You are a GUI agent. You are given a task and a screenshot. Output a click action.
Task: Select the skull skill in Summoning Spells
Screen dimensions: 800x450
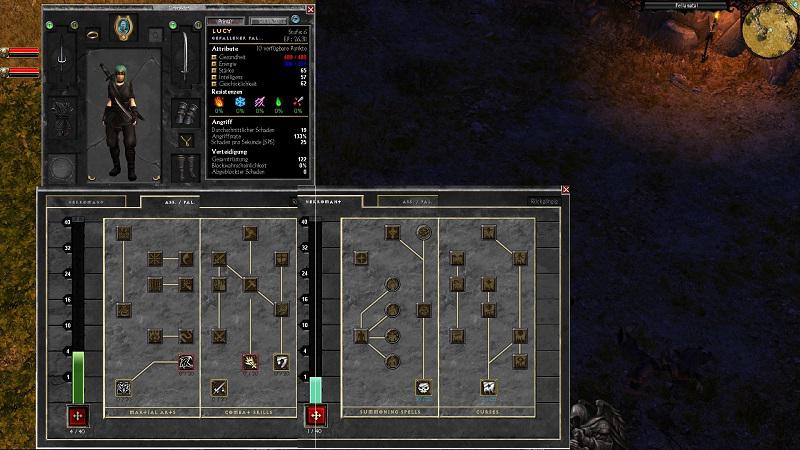[x=424, y=387]
